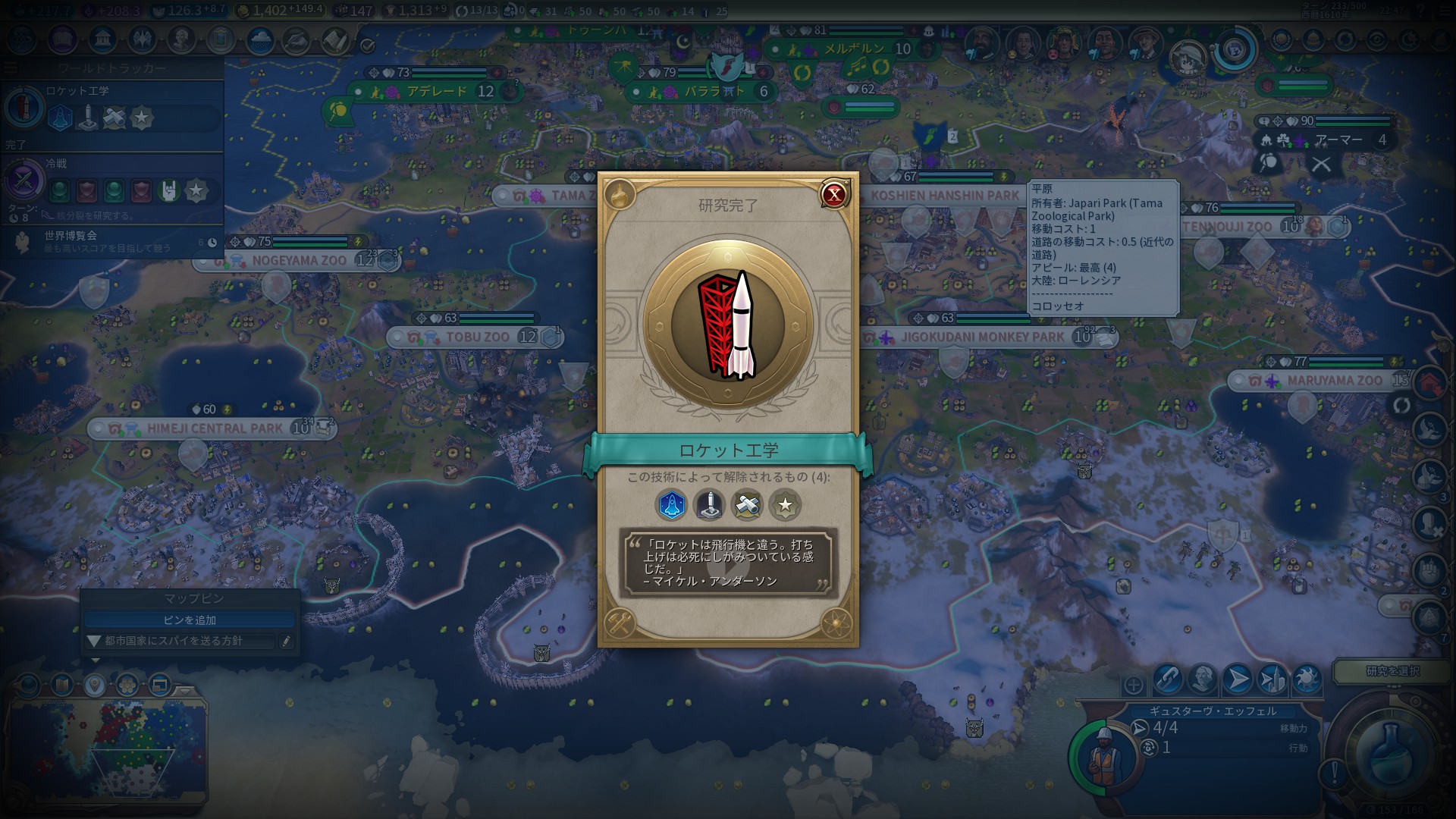This screenshot has width=1456, height=819.
Task: Activate the chain-link unit action
Action: click(1168, 679)
